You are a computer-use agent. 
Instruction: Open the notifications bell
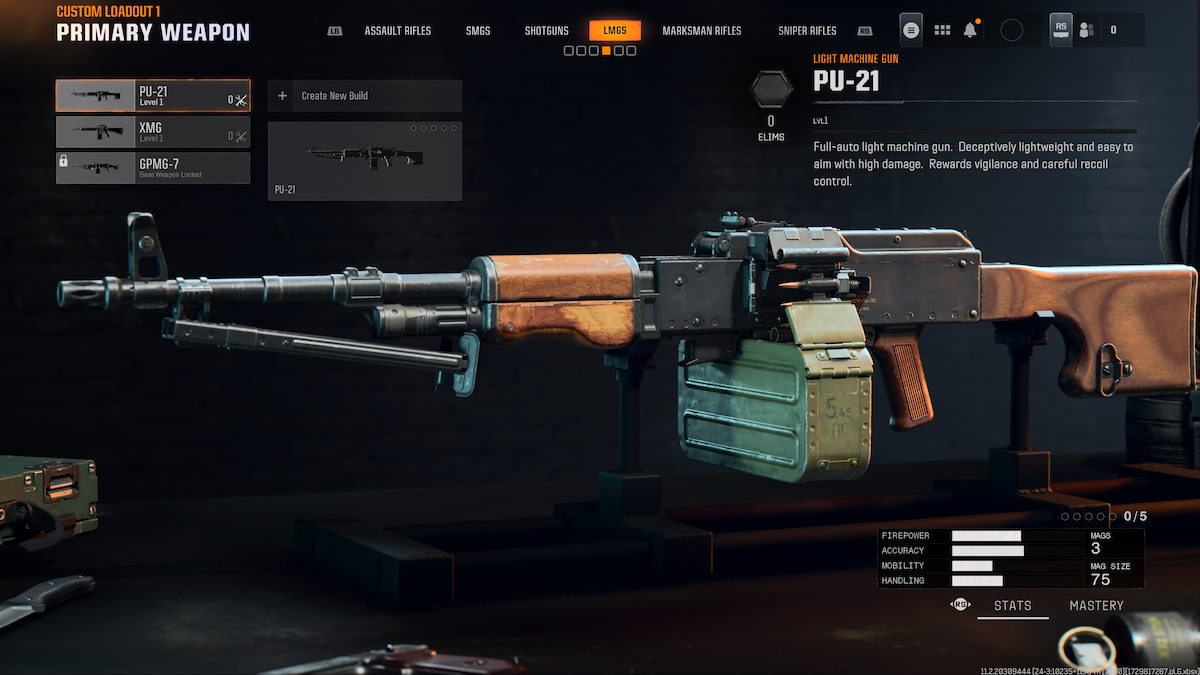click(x=970, y=30)
